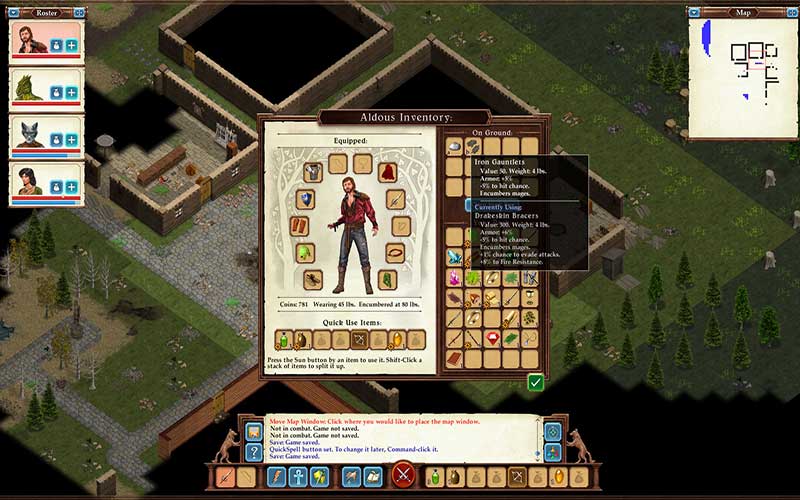Select the ring equipment slot
The height and width of the screenshot is (500, 800).
(x=397, y=252)
